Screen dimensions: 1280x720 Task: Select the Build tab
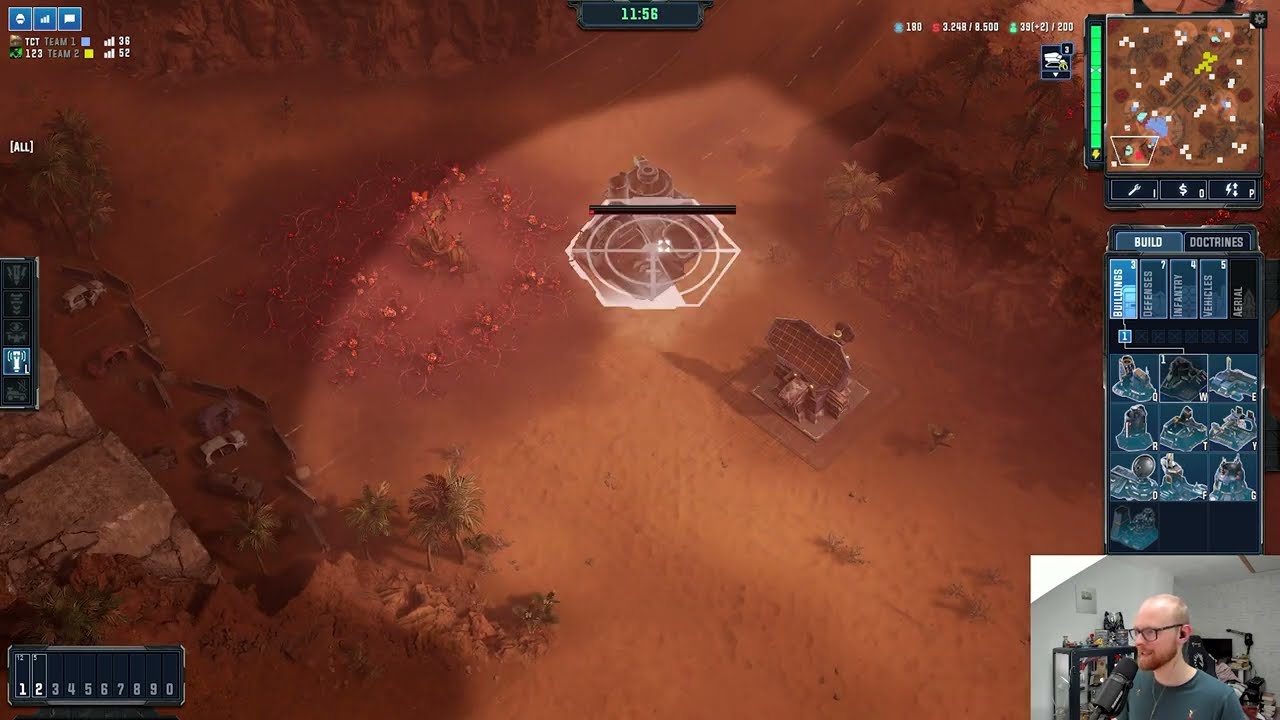tap(1147, 242)
